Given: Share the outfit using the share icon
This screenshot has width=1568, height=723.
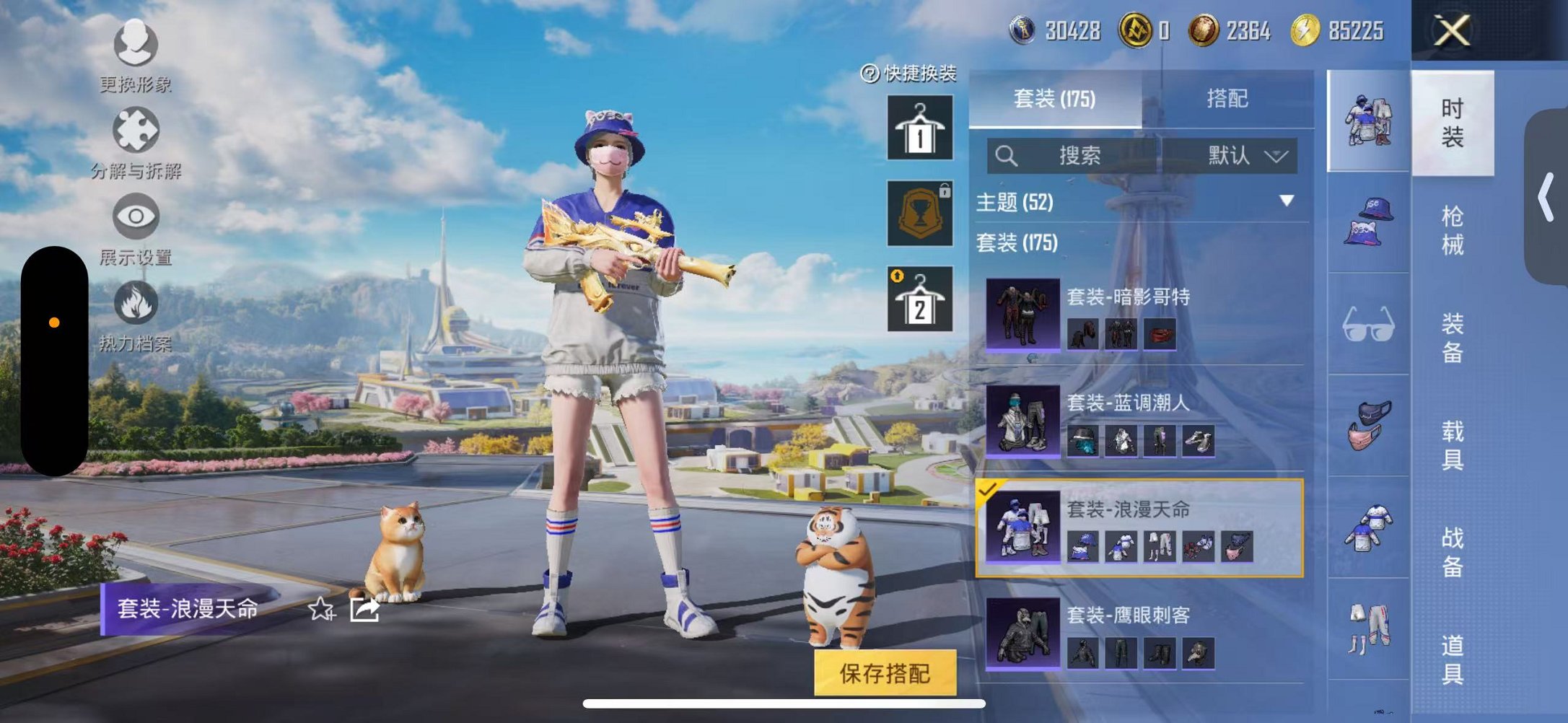Looking at the screenshot, I should tap(364, 610).
